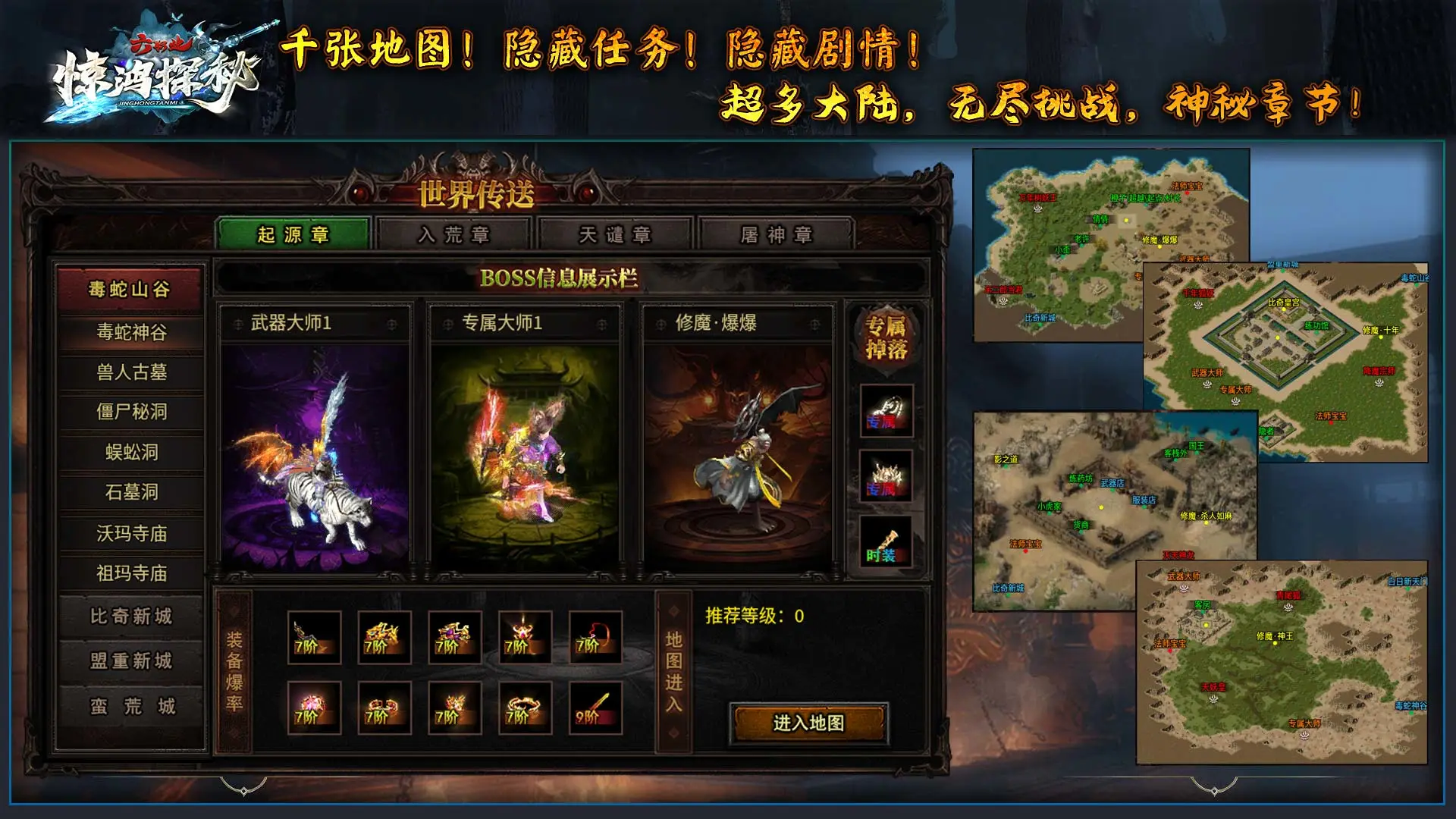1456x819 pixels.
Task: Choose 兽人古墓 in the sidebar
Action: coord(131,373)
